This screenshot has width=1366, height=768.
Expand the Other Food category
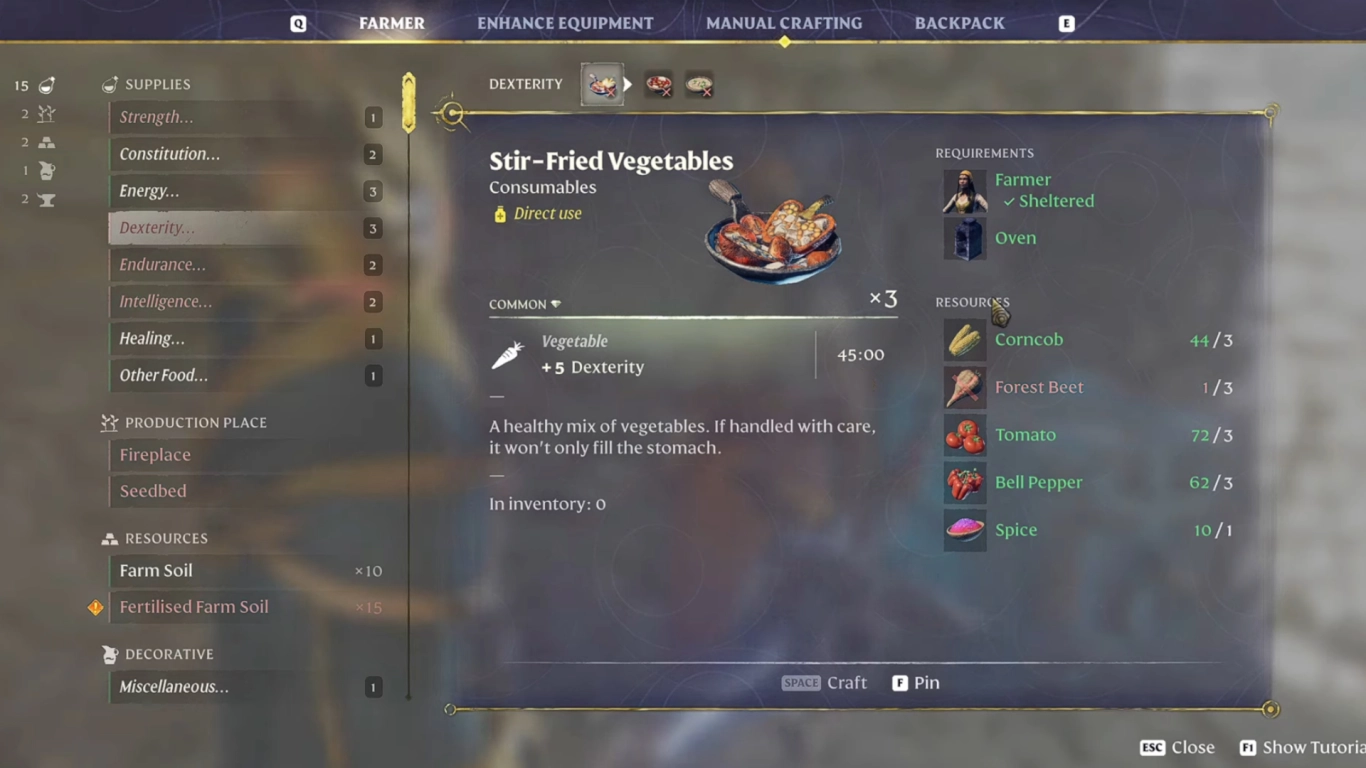click(x=240, y=375)
